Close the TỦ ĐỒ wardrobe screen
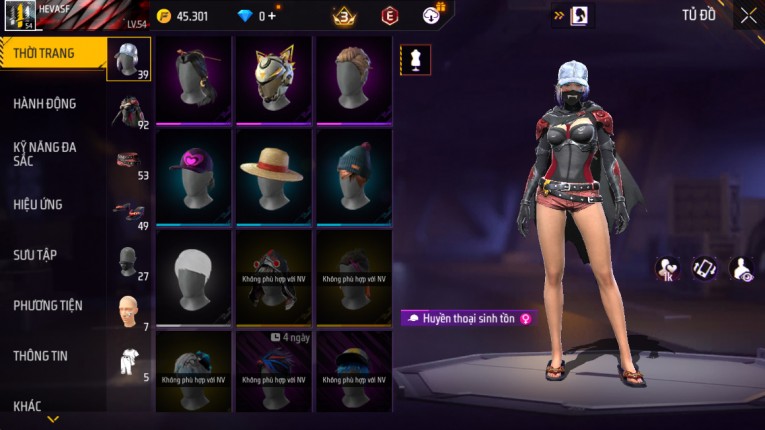Image resolution: width=765 pixels, height=430 pixels. pyautogui.click(x=748, y=15)
